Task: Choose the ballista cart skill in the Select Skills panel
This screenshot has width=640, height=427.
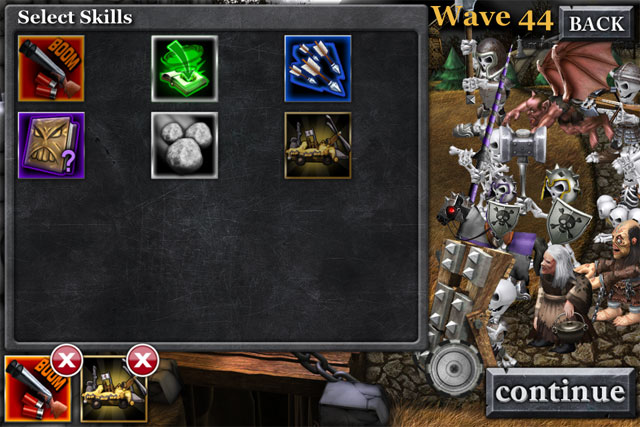Action: pos(317,144)
